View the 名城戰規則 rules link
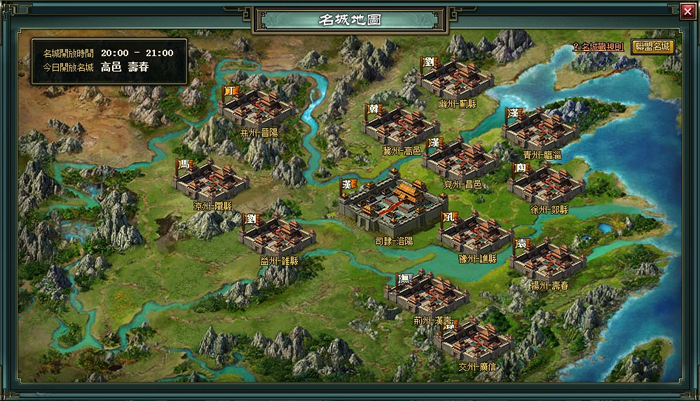 598,47
